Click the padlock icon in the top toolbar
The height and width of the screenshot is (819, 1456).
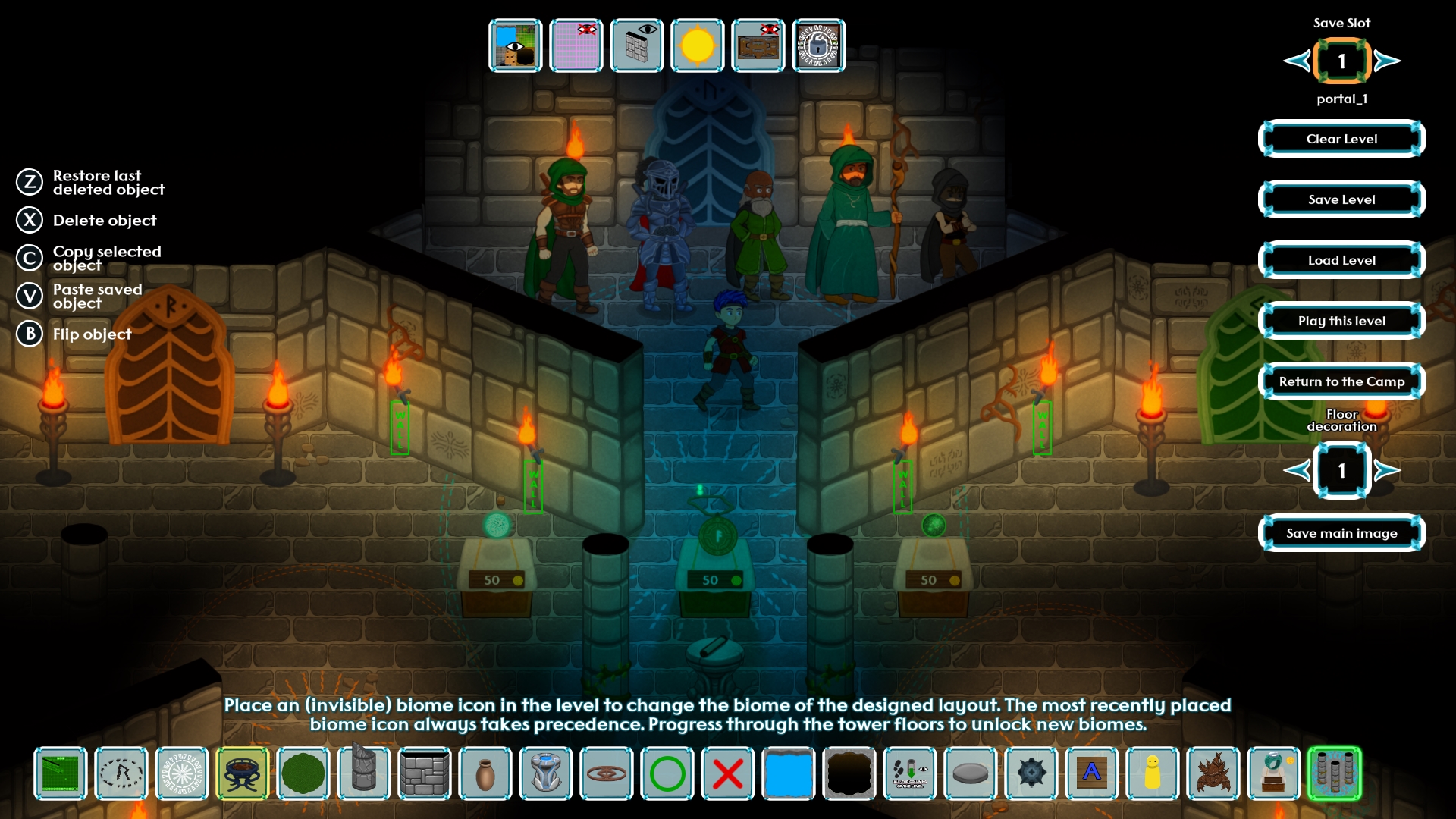click(x=819, y=45)
